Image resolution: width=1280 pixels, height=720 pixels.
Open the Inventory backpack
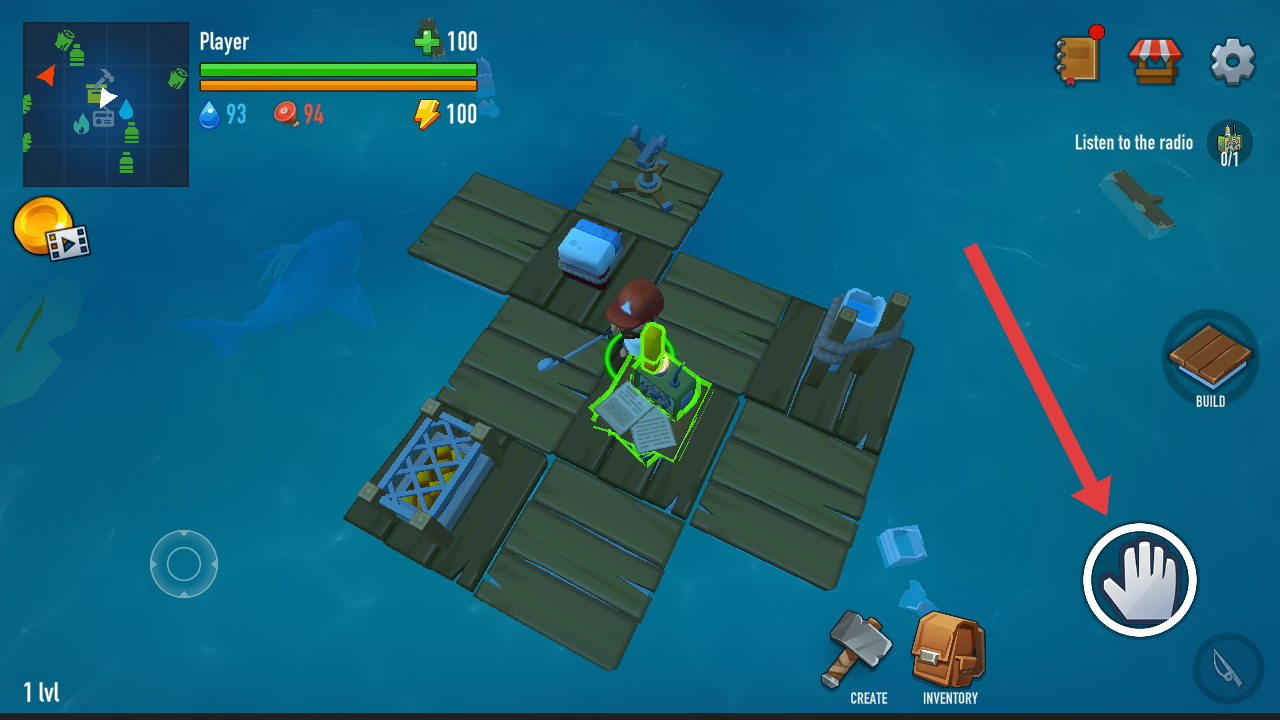pyautogui.click(x=949, y=655)
